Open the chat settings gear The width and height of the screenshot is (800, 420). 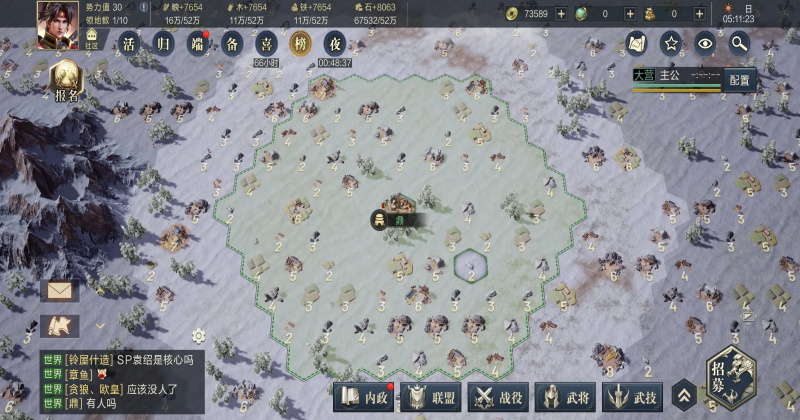pyautogui.click(x=198, y=335)
